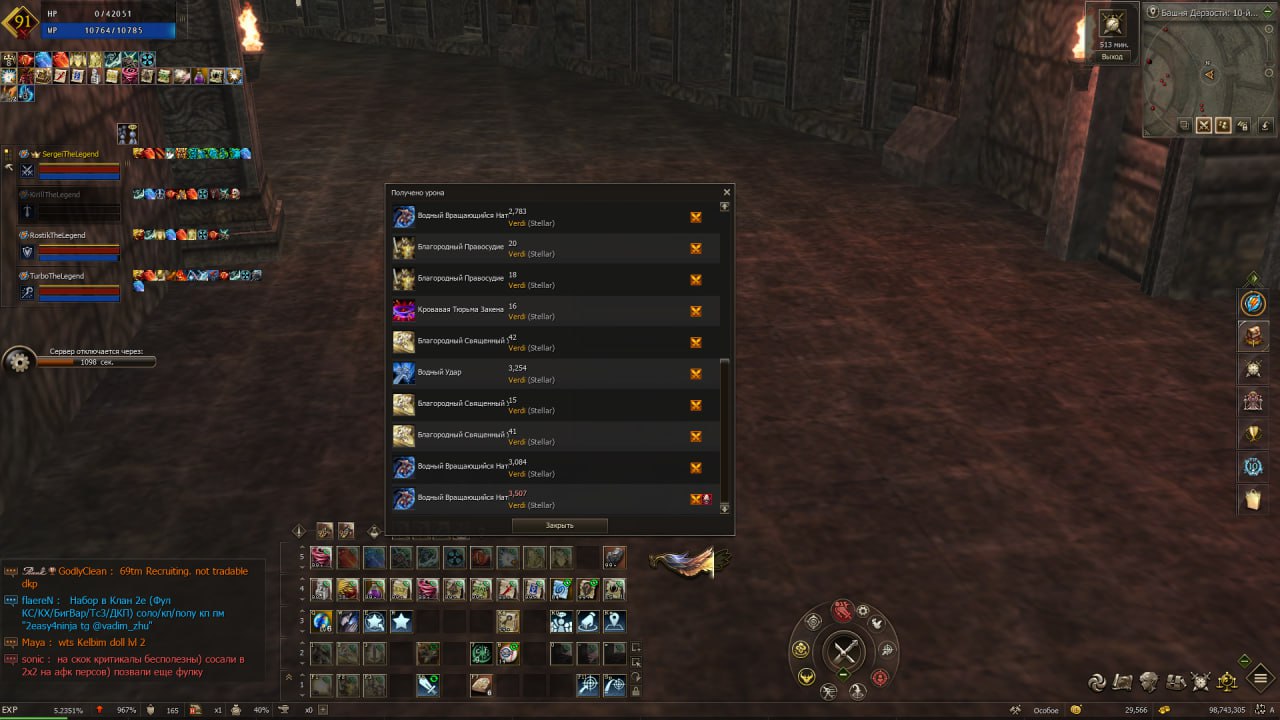Activate the sword skill in hotbar row one
Image resolution: width=1280 pixels, height=720 pixels.
tap(428, 686)
